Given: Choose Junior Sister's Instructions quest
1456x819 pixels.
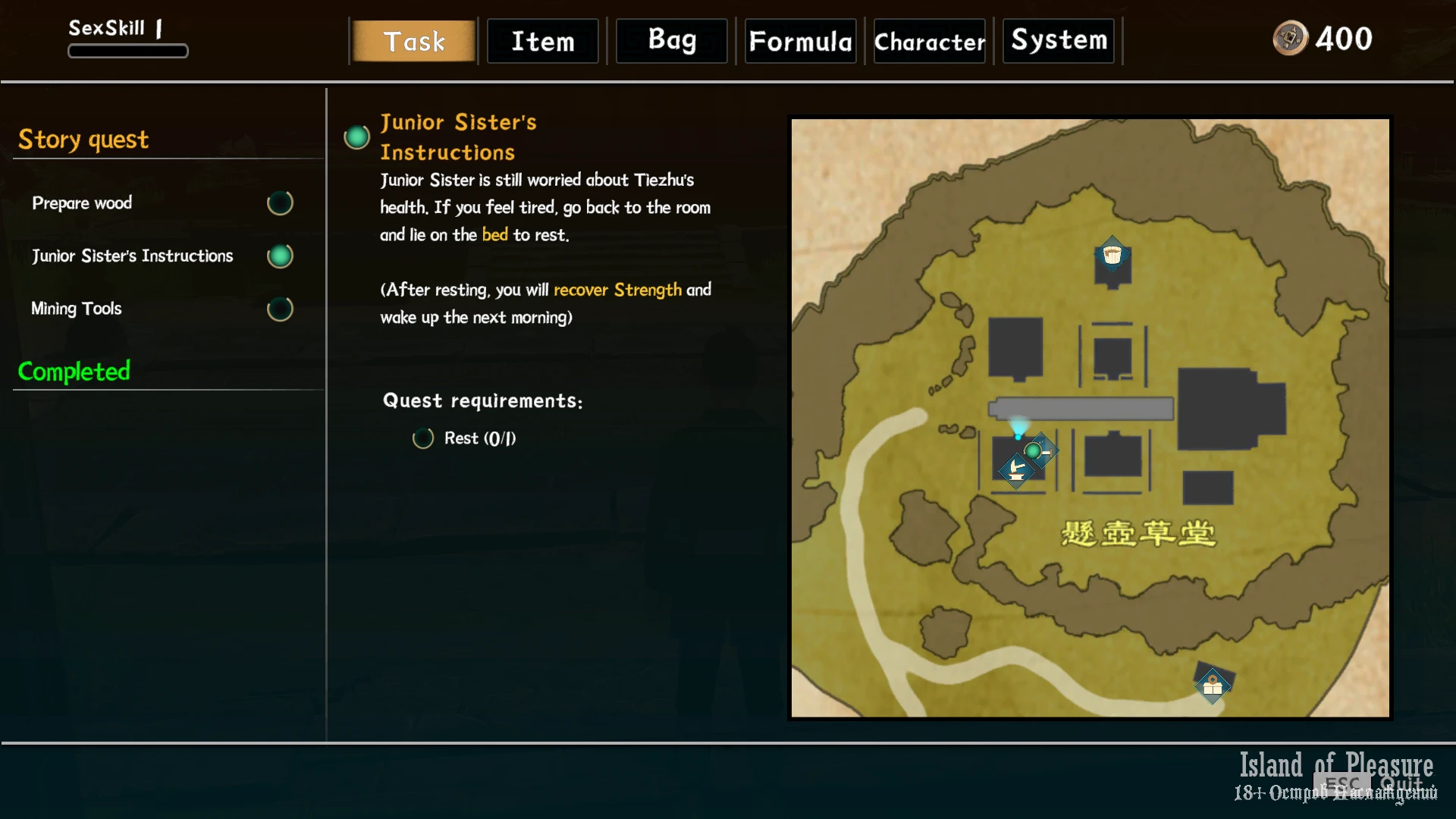Looking at the screenshot, I should point(133,256).
